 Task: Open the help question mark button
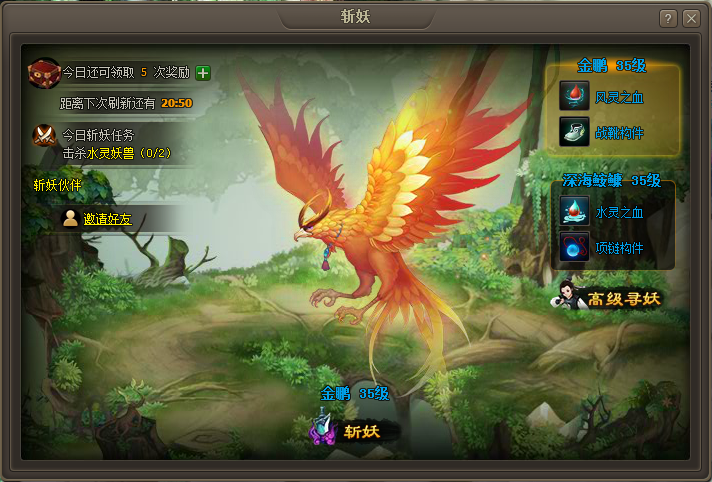click(669, 19)
